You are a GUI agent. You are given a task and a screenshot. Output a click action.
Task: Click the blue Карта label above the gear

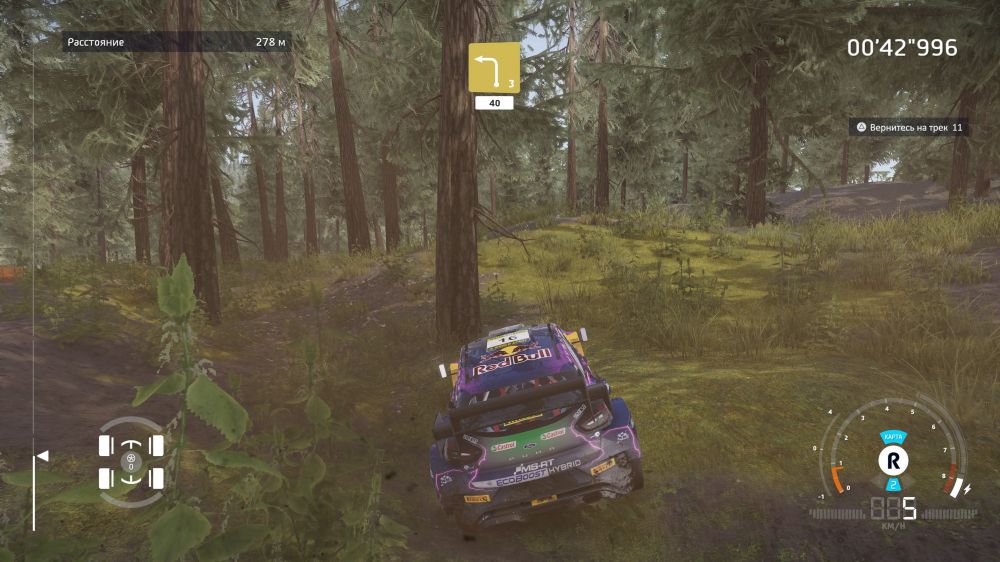(892, 438)
